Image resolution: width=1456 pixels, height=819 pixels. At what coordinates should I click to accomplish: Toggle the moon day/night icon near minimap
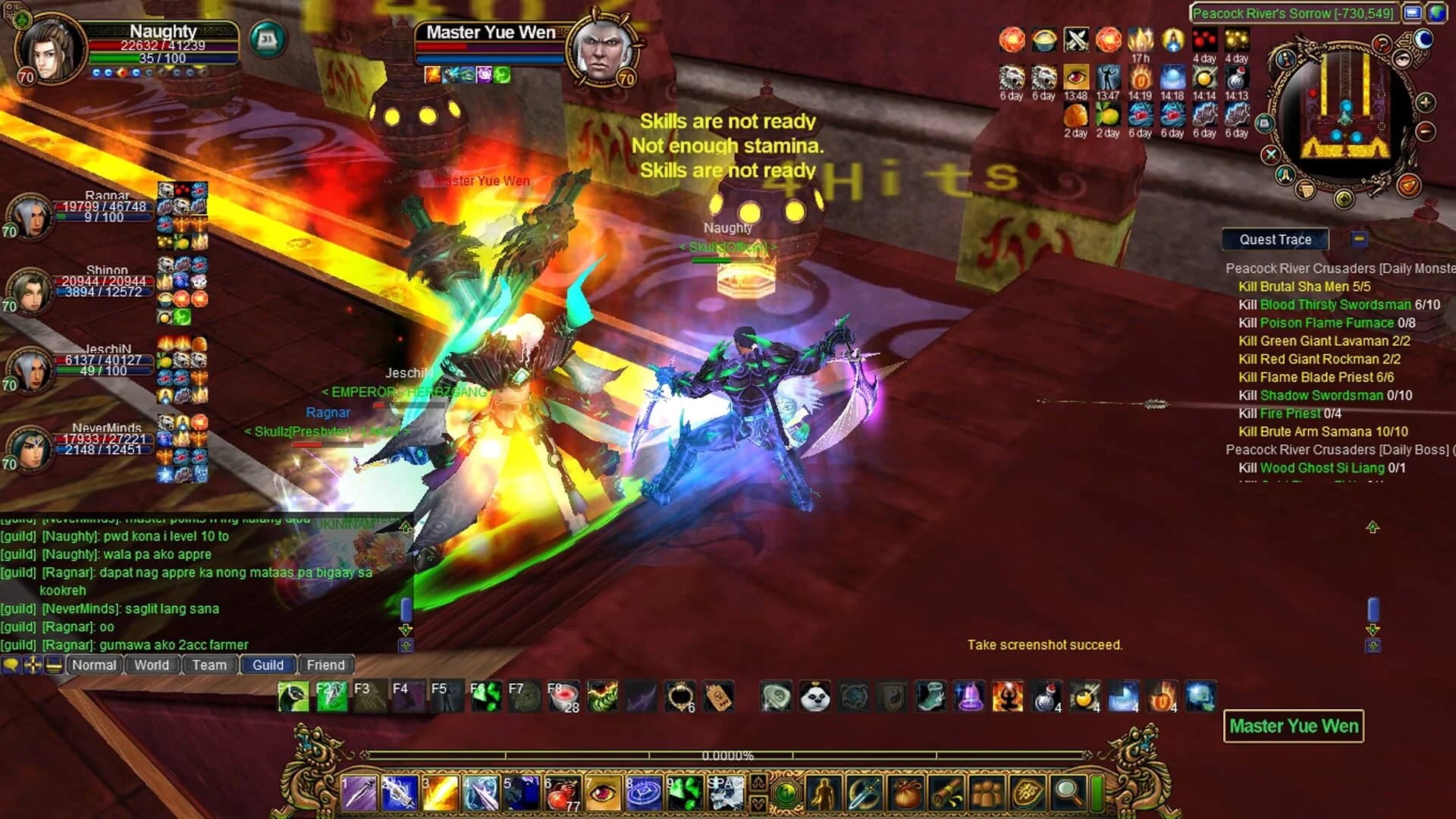[x=1423, y=39]
